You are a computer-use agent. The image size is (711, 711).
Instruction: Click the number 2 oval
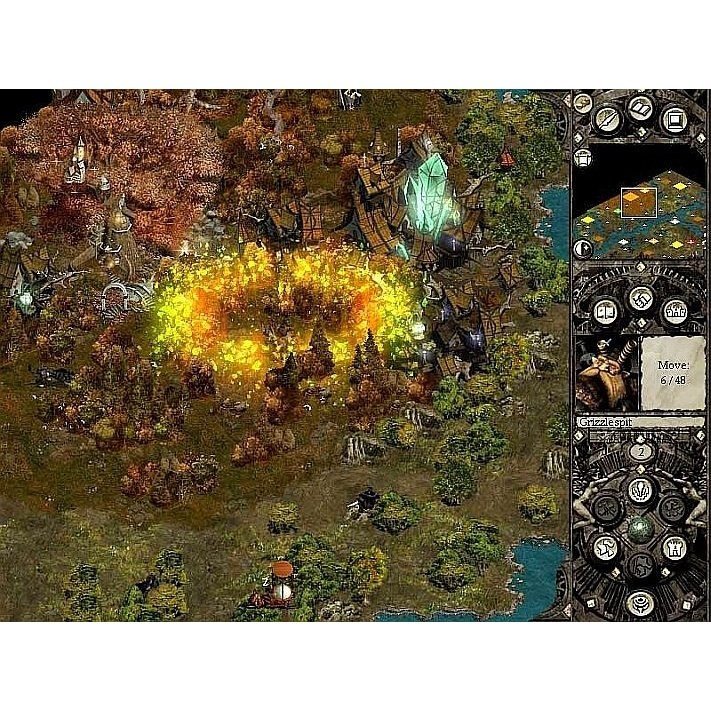point(641,451)
